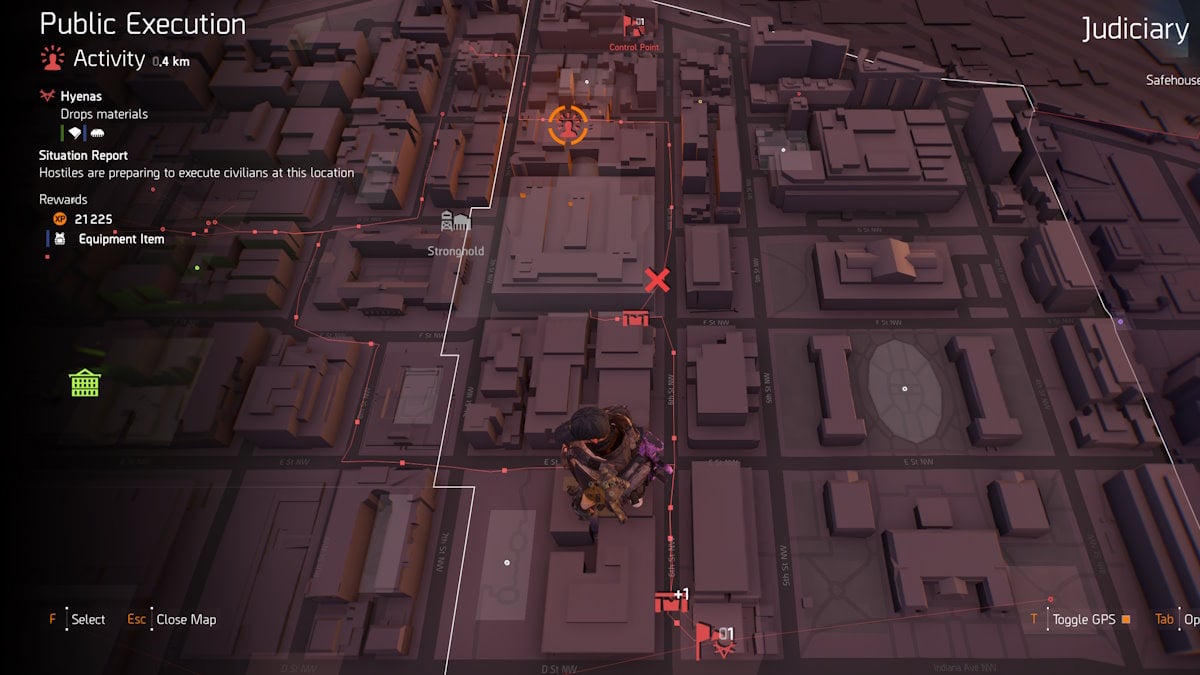The image size is (1200, 675).
Task: Select the green building icon
Action: [85, 382]
